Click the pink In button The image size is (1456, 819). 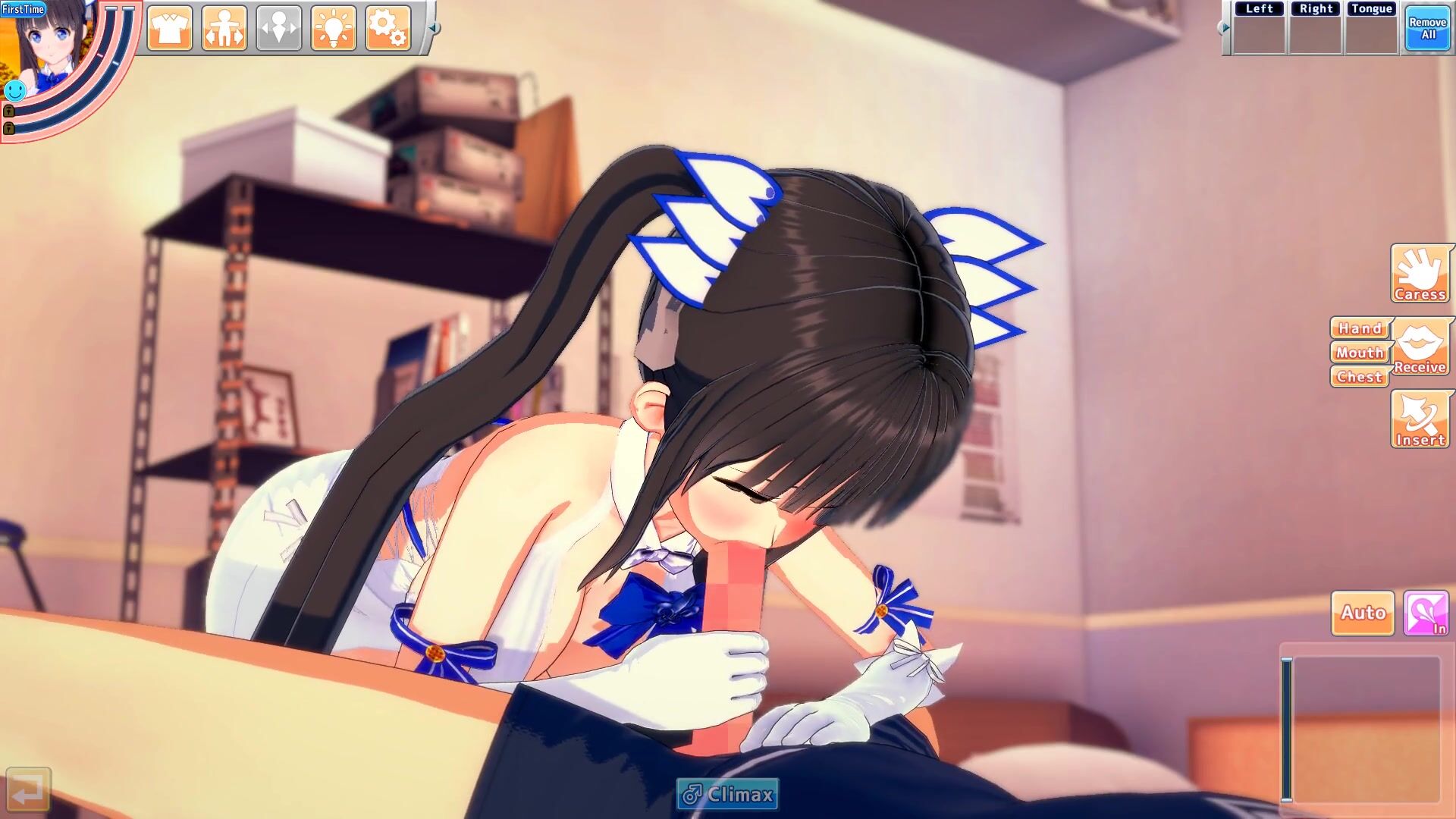[x=1426, y=613]
